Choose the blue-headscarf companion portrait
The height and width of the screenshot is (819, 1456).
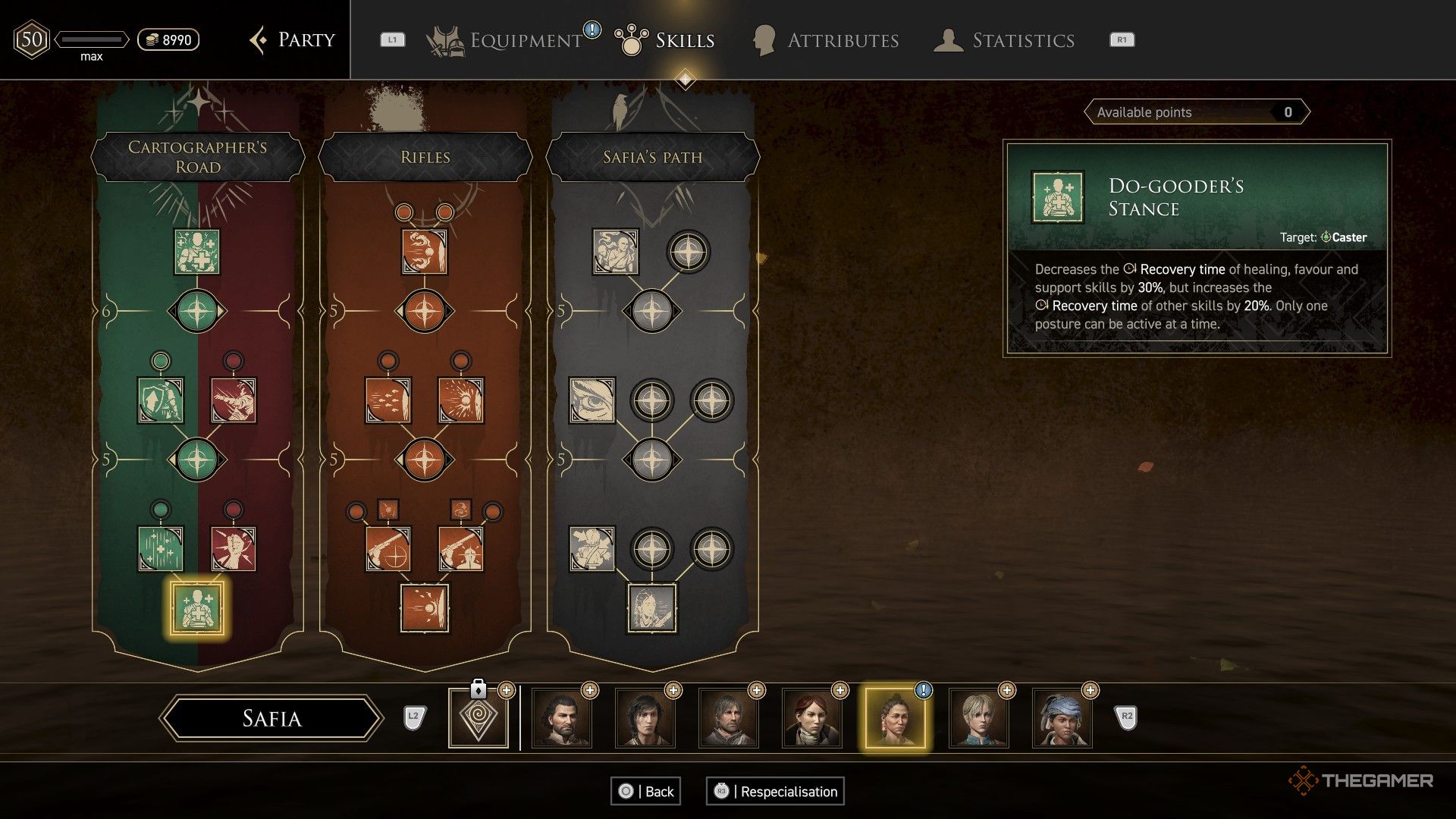point(1062,718)
